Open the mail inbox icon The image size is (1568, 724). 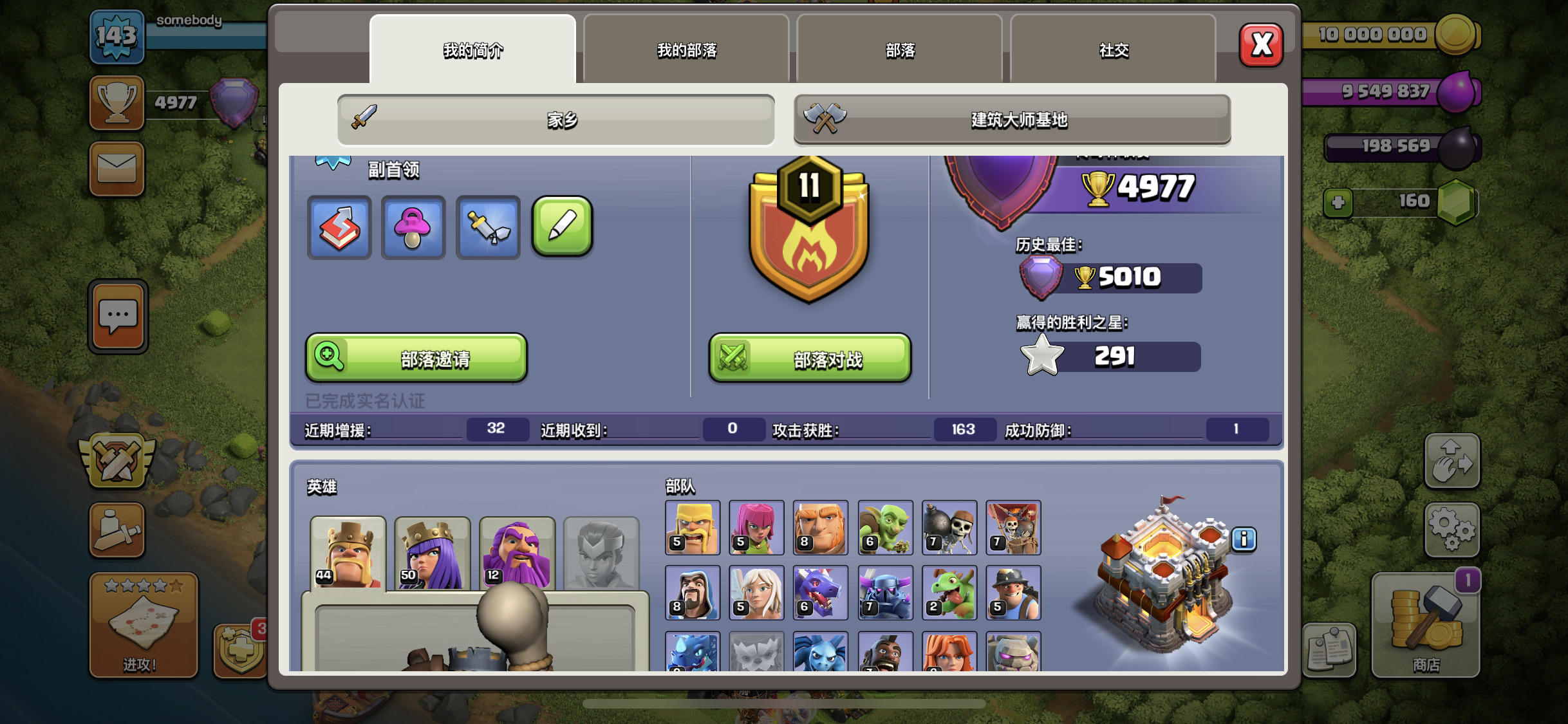117,169
